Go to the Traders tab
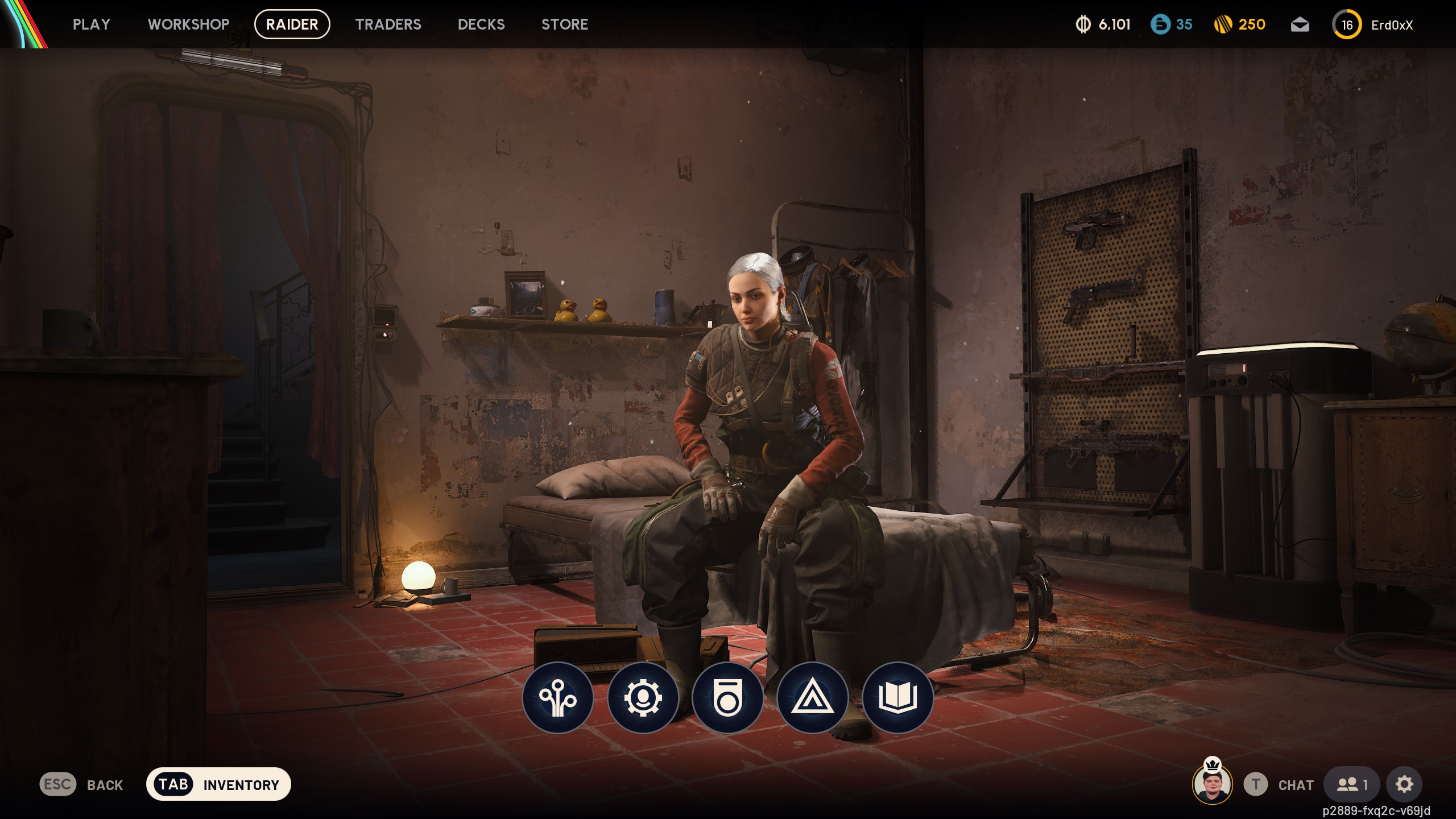The image size is (1456, 819). [388, 24]
